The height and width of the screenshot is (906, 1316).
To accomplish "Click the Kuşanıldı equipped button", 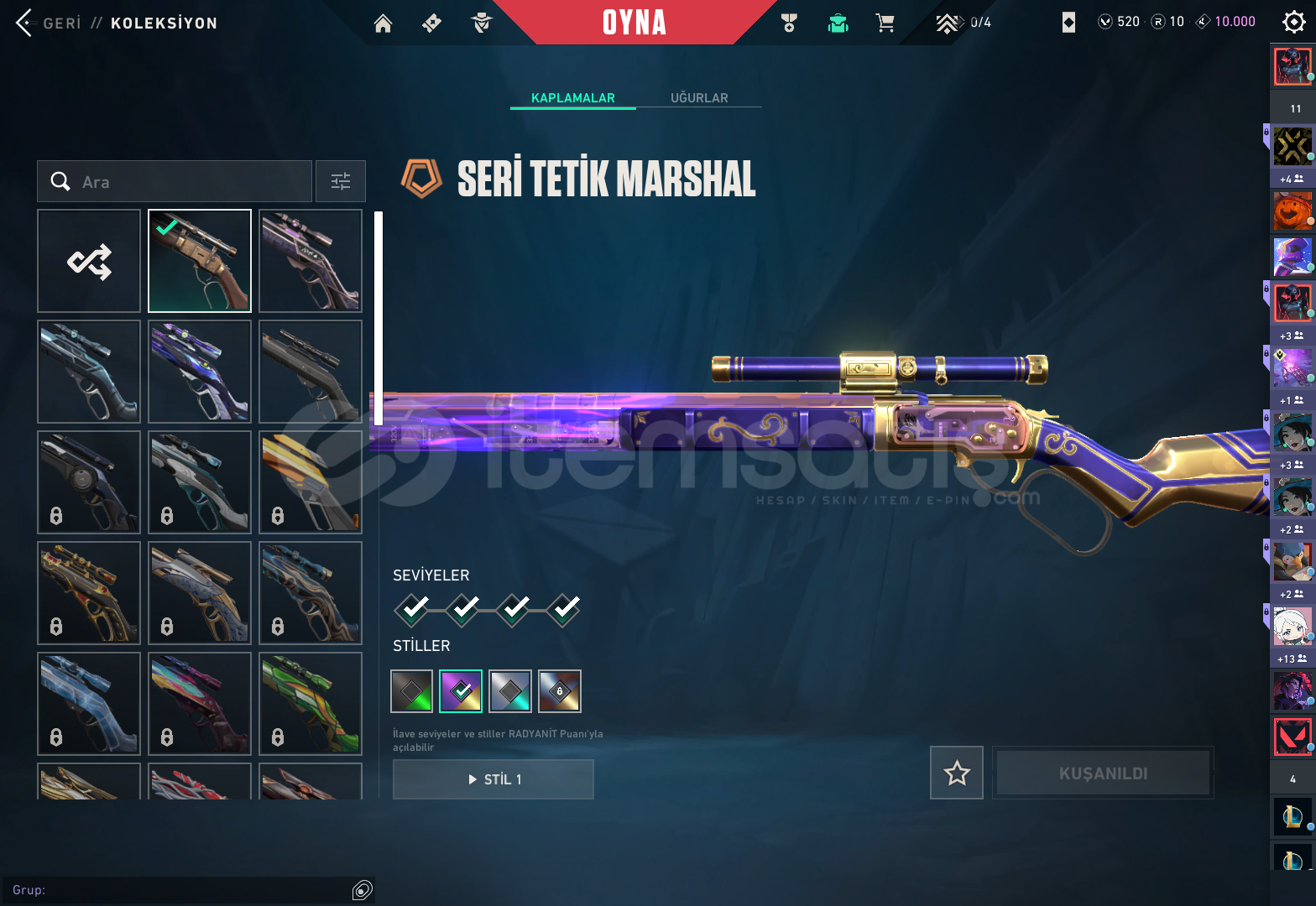I will click(x=1103, y=773).
